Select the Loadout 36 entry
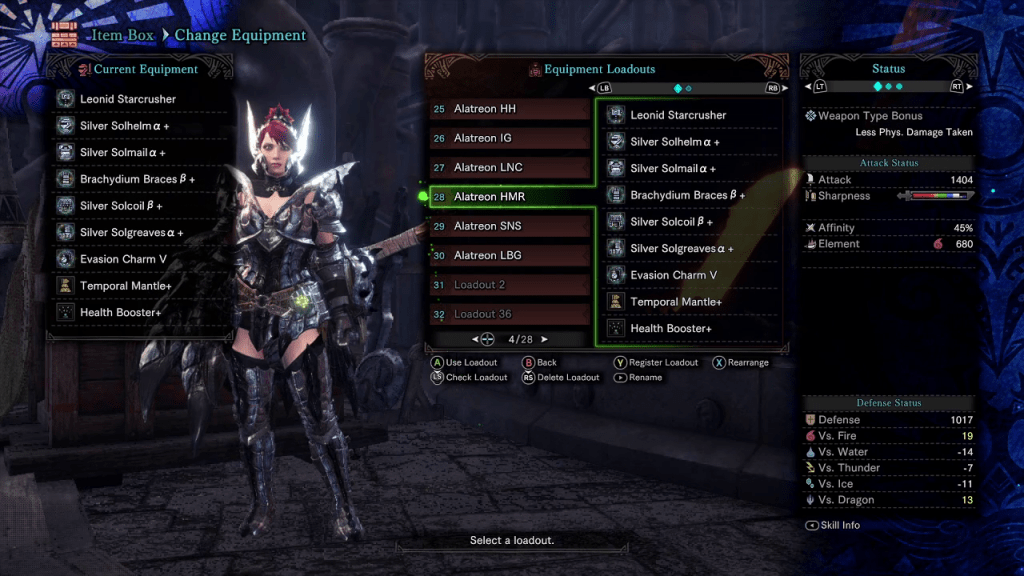Viewport: 1024px width, 576px height. 508,314
